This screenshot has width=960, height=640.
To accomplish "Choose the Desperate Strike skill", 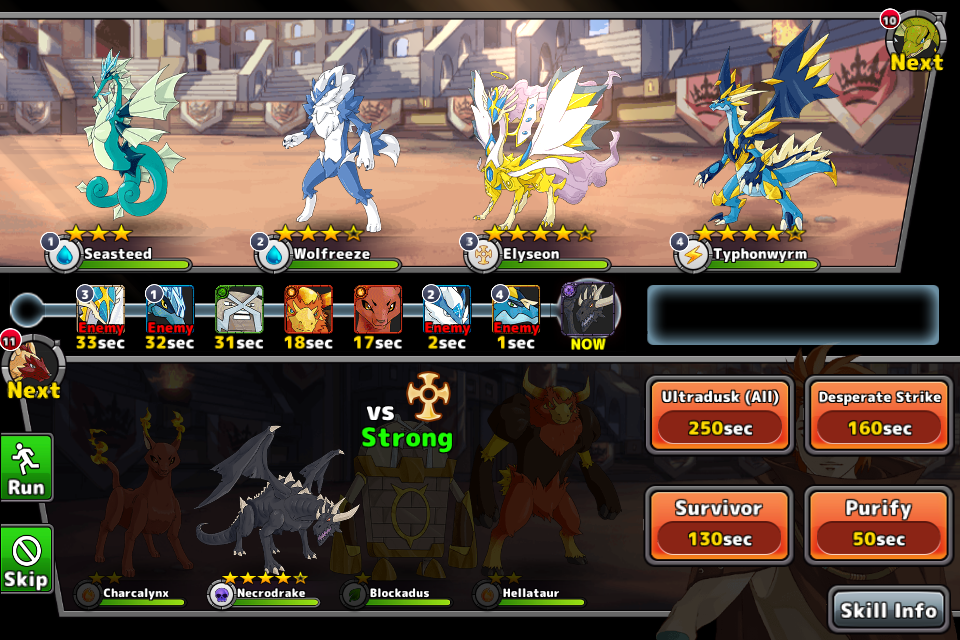I will (879, 413).
